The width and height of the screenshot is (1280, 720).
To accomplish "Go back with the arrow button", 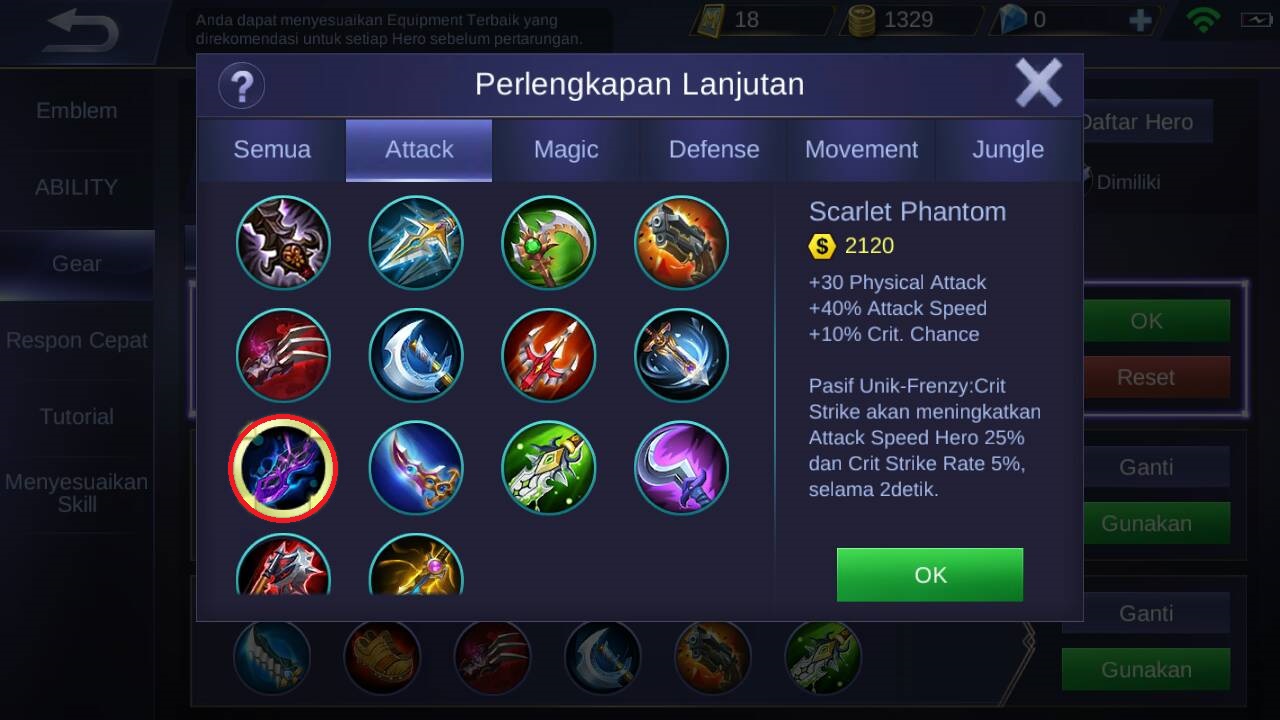I will [82, 32].
